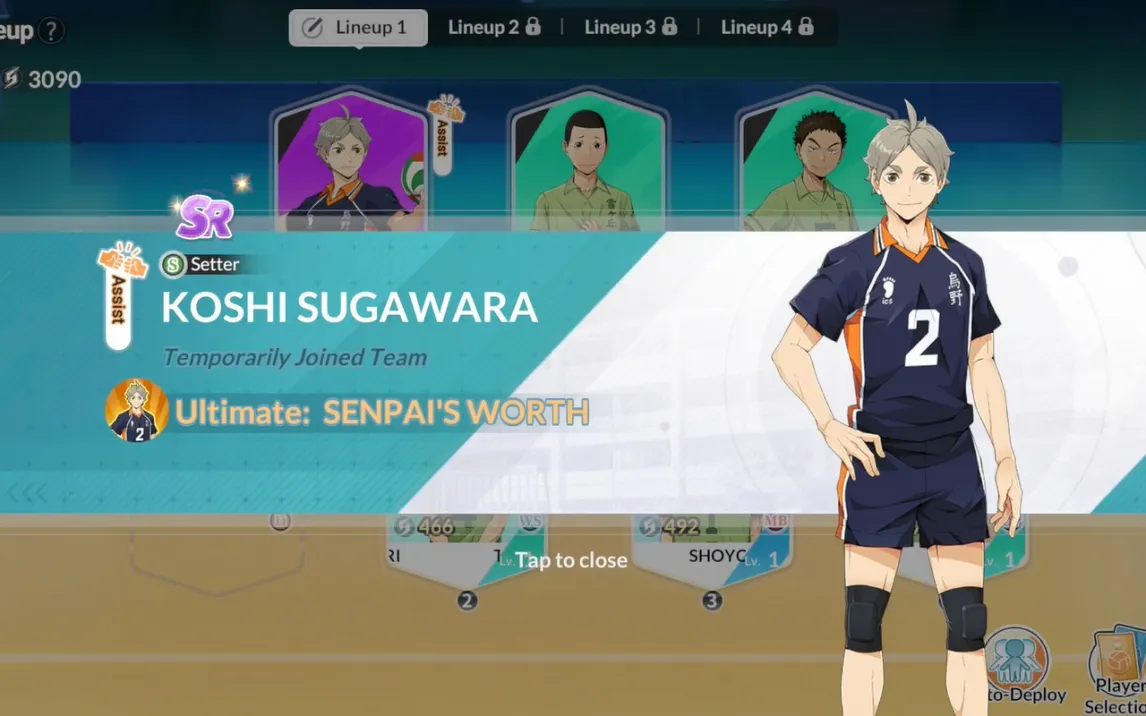
Task: Open the lineup help question mark
Action: click(50, 31)
